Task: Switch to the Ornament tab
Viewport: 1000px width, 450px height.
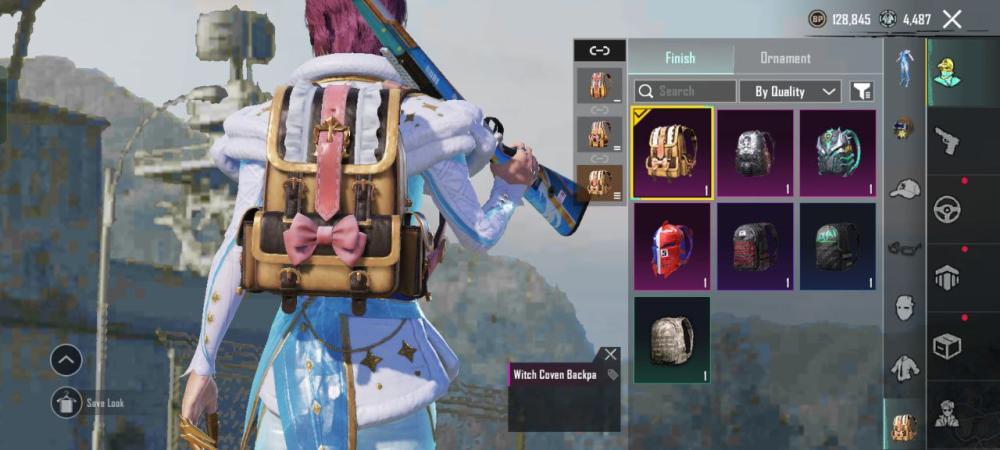Action: point(785,58)
